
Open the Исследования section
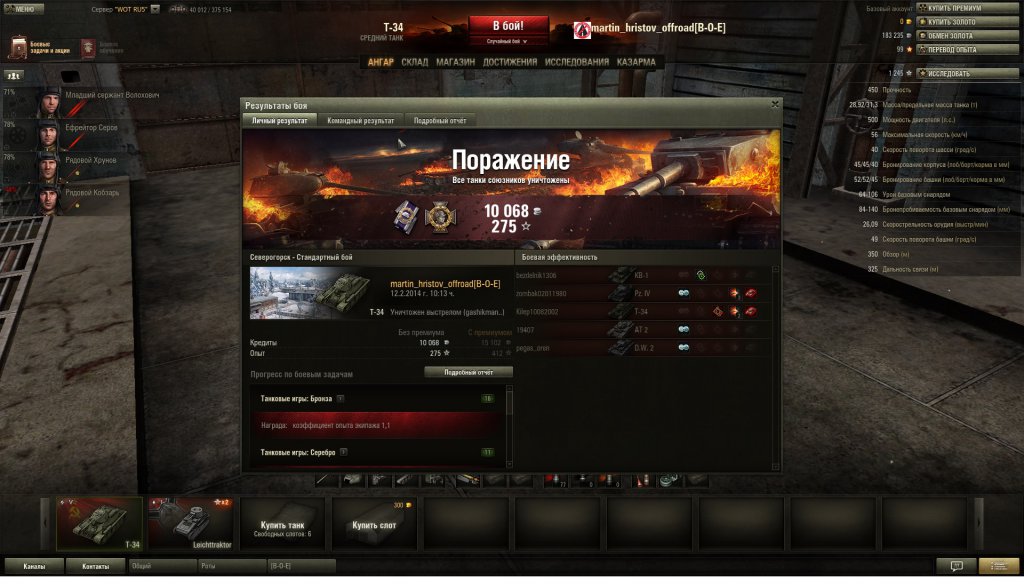[577, 62]
